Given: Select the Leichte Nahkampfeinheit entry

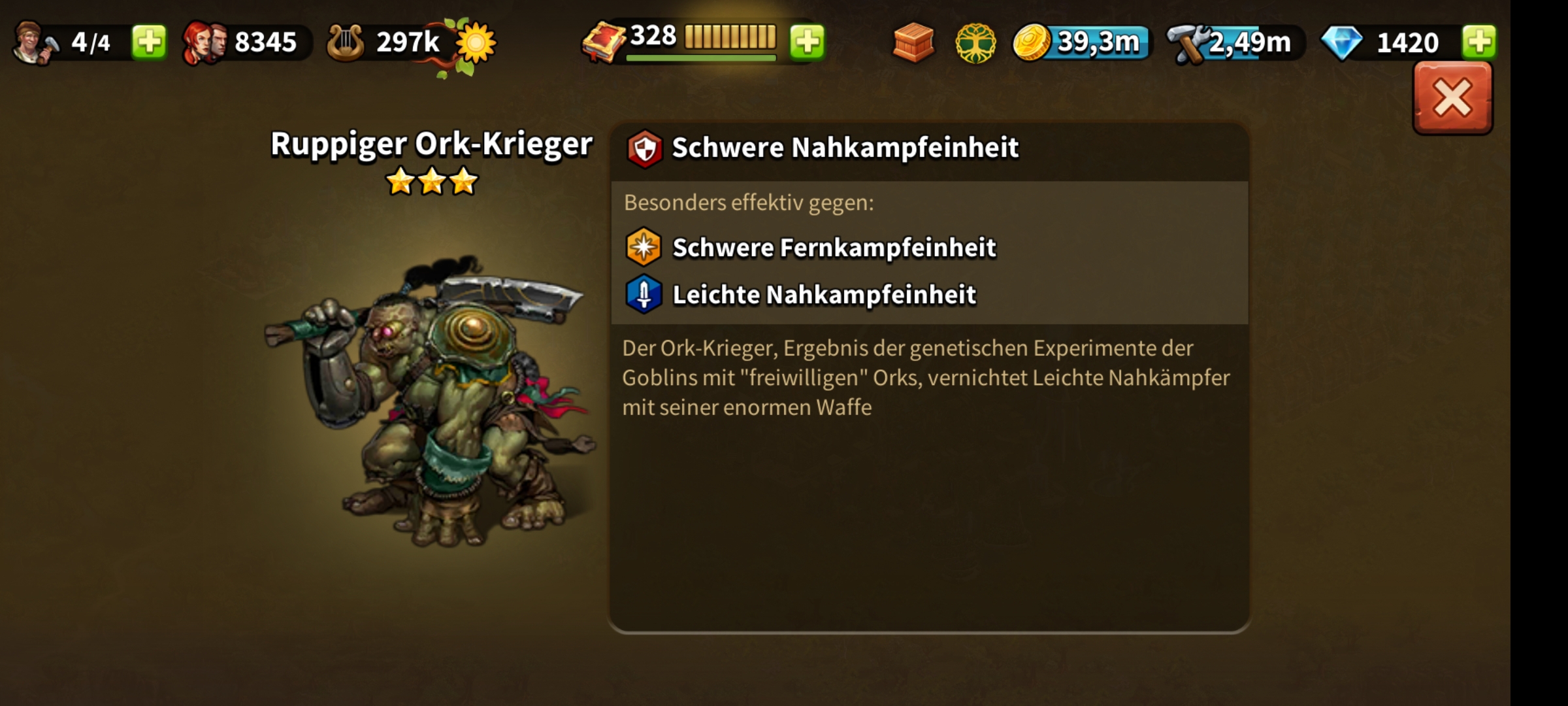Looking at the screenshot, I should tap(824, 295).
